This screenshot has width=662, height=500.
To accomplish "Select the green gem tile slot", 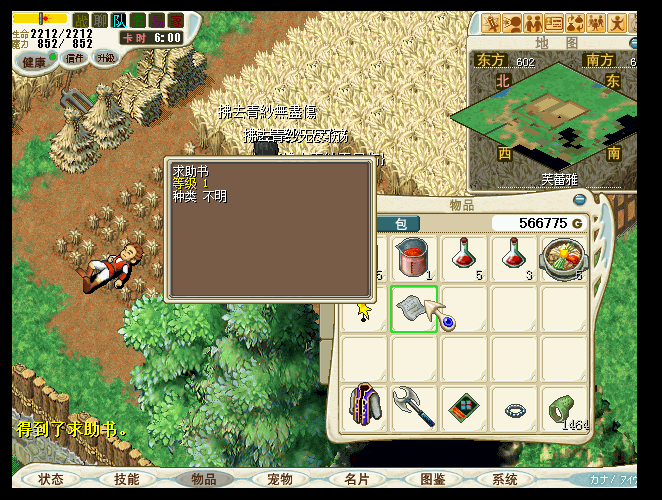I will (x=463, y=407).
